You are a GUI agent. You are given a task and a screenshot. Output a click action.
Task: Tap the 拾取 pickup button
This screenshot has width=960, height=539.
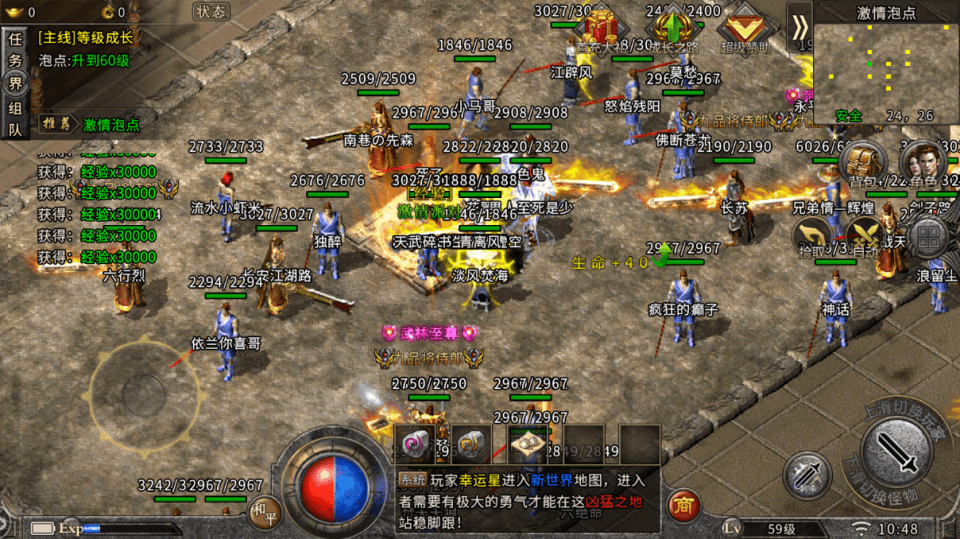pyautogui.click(x=814, y=238)
